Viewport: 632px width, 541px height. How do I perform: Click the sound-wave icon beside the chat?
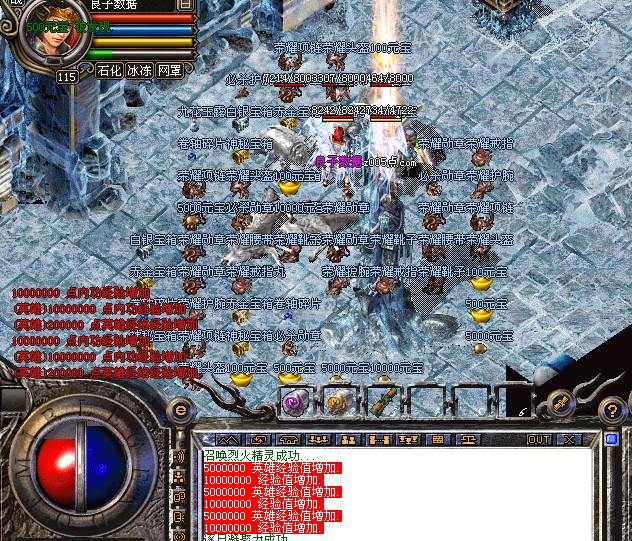[180, 457]
